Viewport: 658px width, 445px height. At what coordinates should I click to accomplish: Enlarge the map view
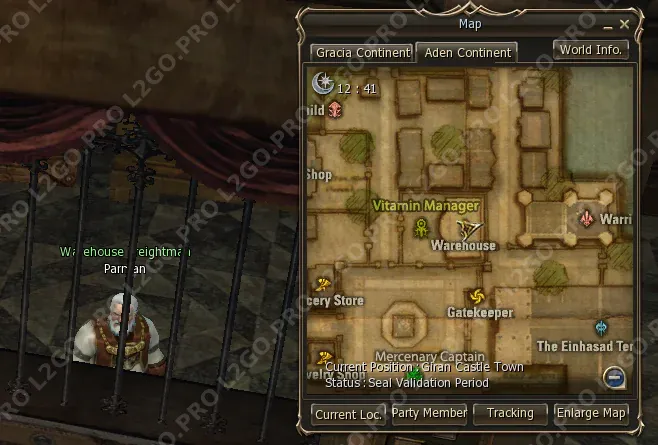coord(592,412)
